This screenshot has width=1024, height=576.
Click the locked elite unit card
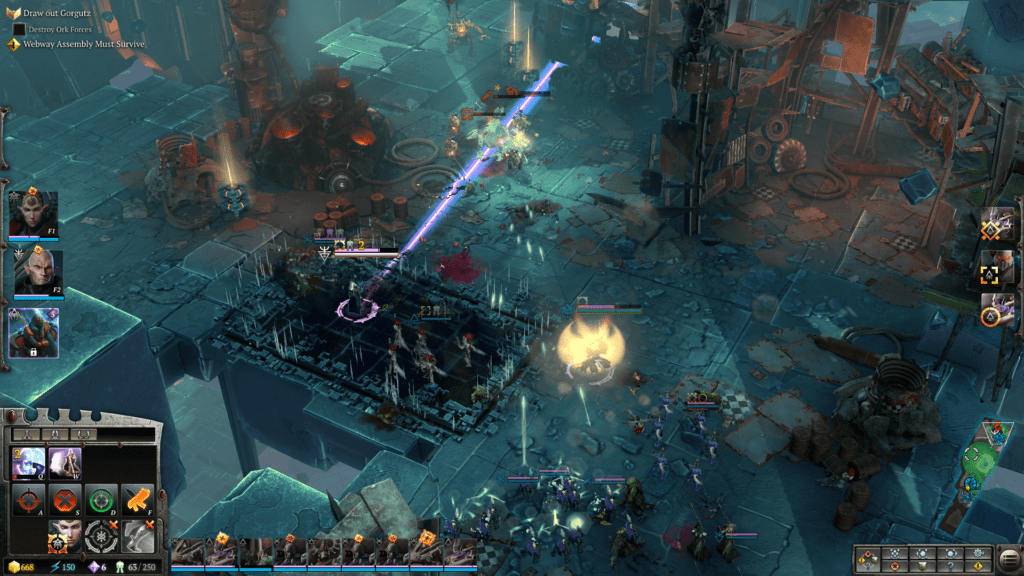[x=34, y=332]
